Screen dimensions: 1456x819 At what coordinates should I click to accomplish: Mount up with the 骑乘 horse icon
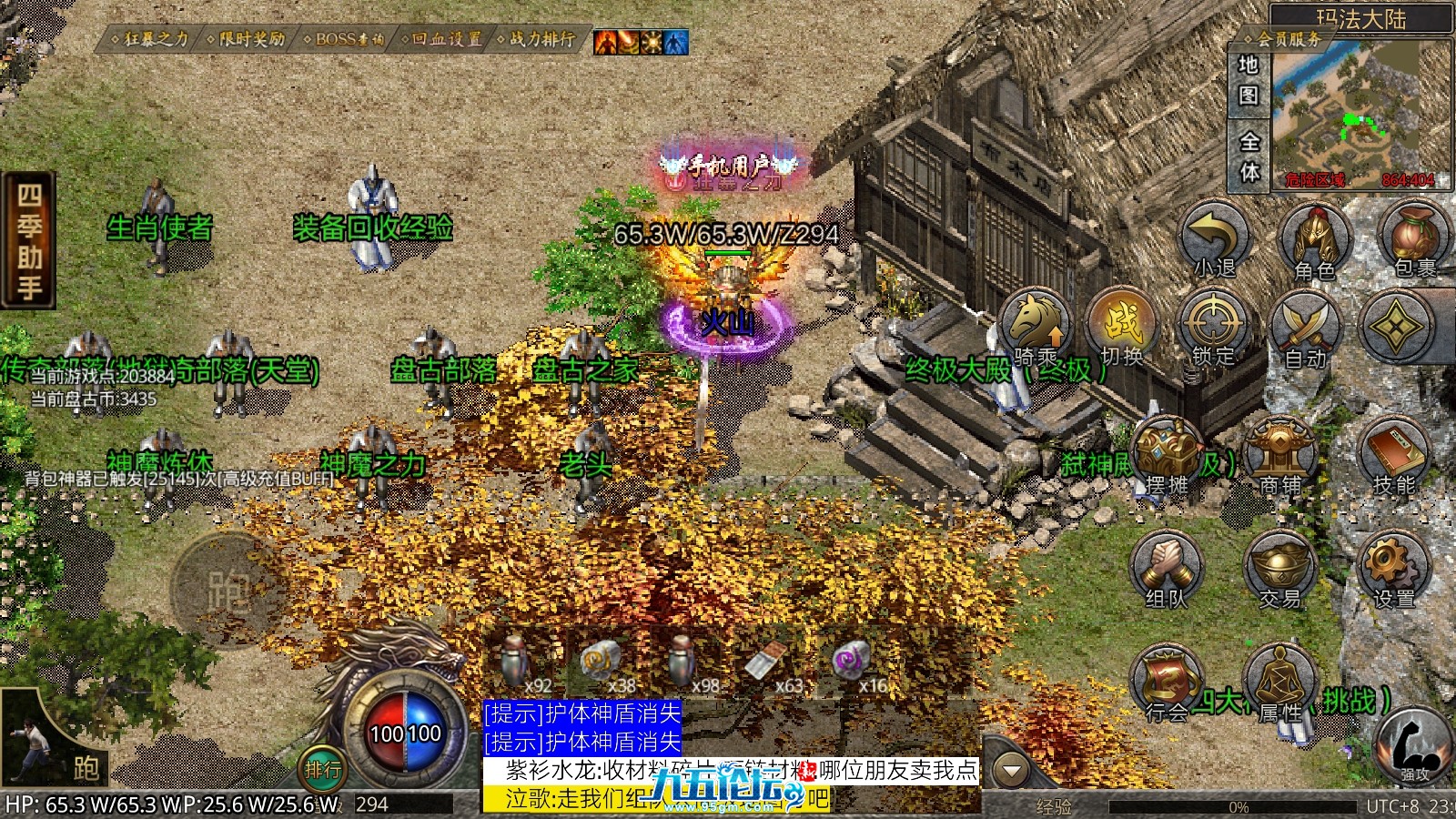[x=1036, y=328]
